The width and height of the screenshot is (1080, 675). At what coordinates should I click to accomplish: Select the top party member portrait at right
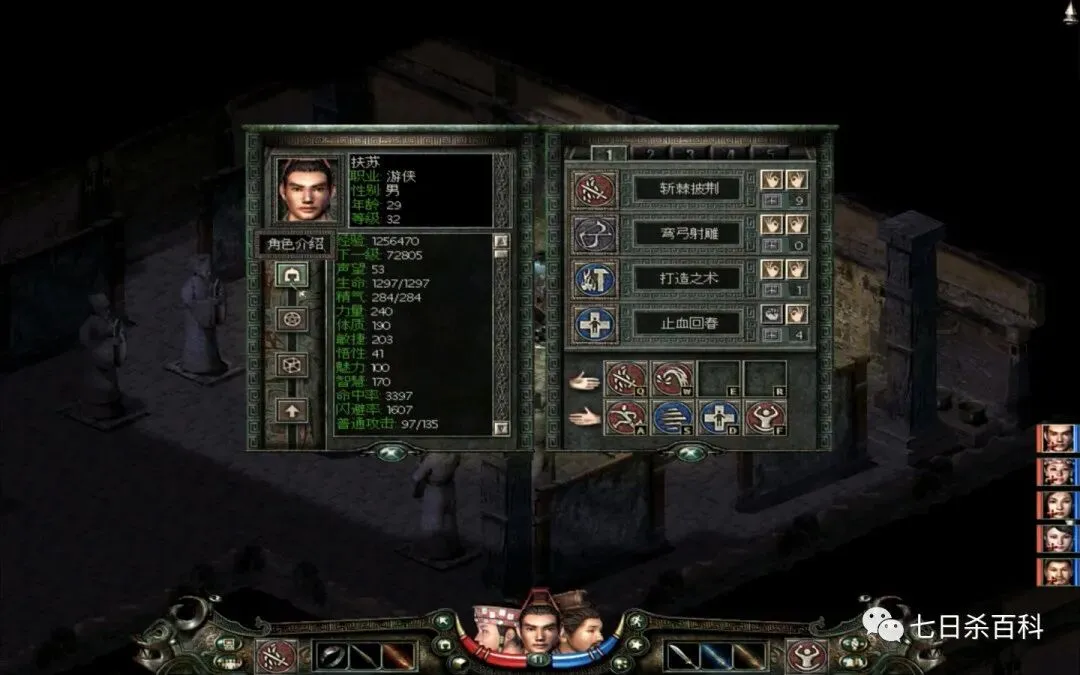1056,439
